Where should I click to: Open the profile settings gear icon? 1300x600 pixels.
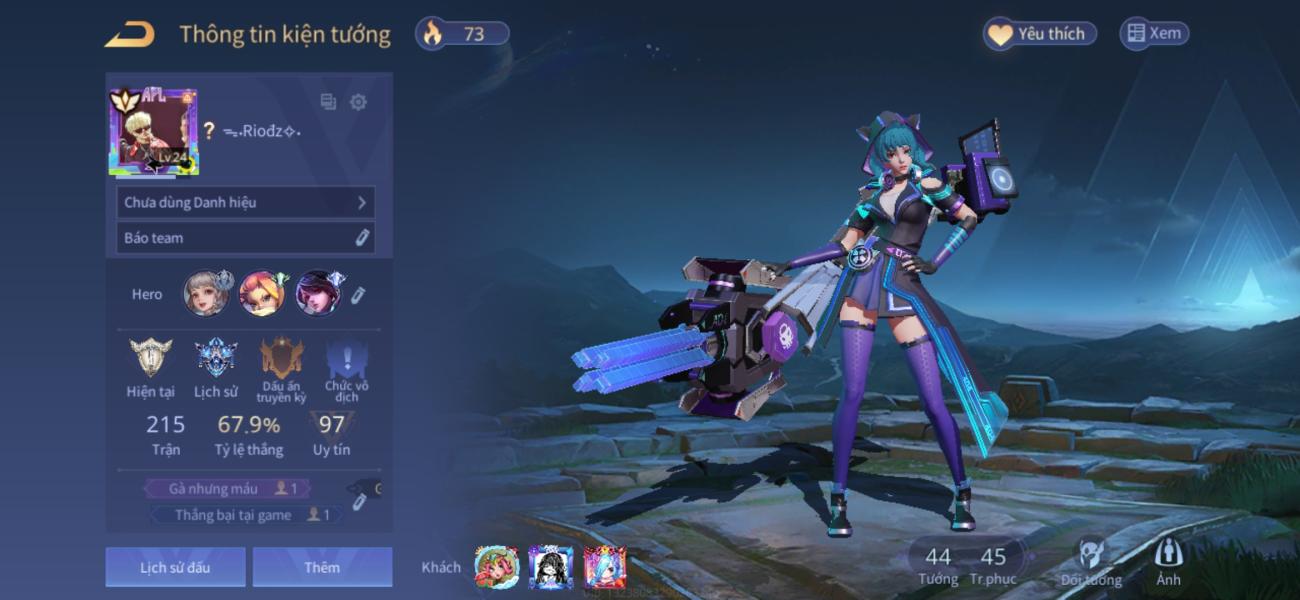[x=358, y=102]
